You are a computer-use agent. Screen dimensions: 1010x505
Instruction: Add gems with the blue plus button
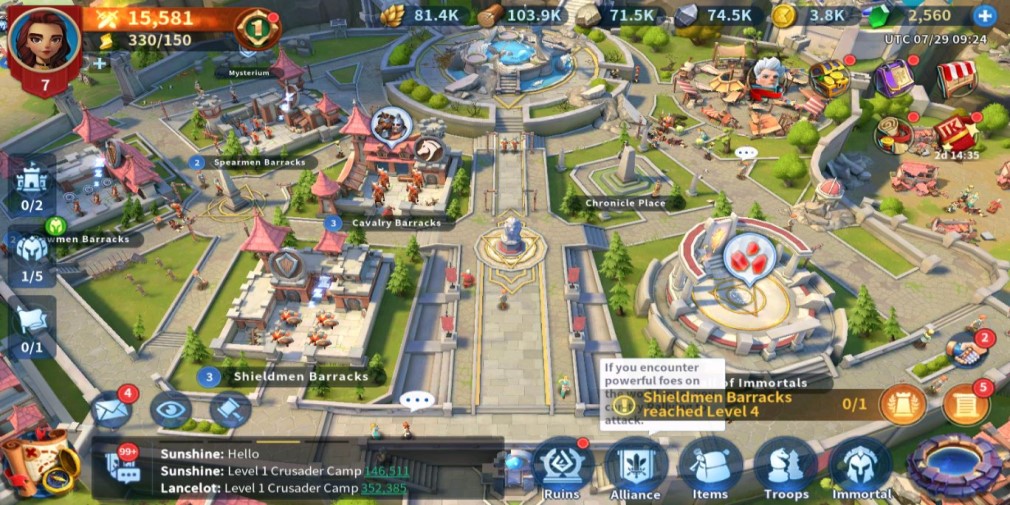tap(984, 15)
